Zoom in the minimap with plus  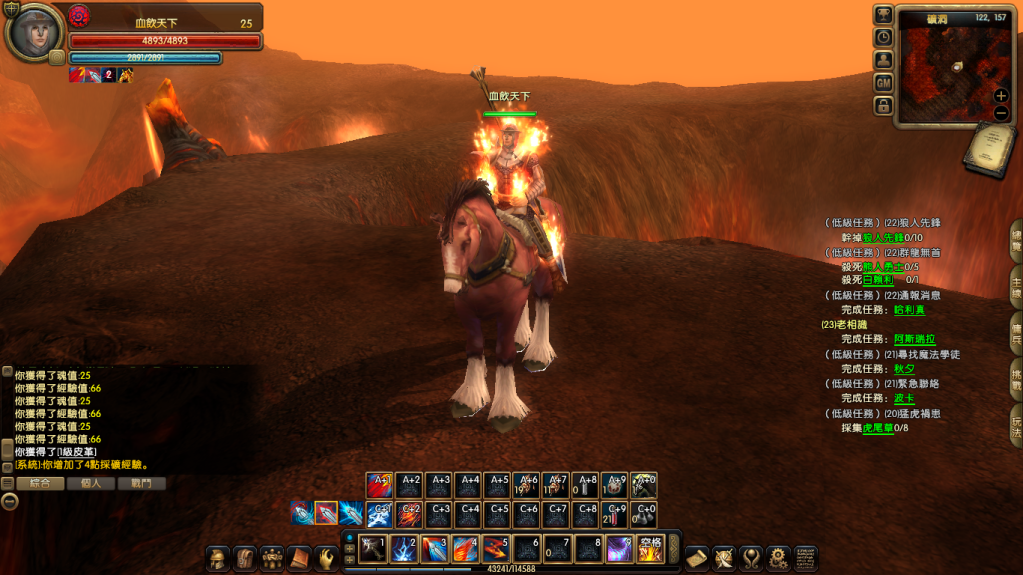coord(1001,96)
